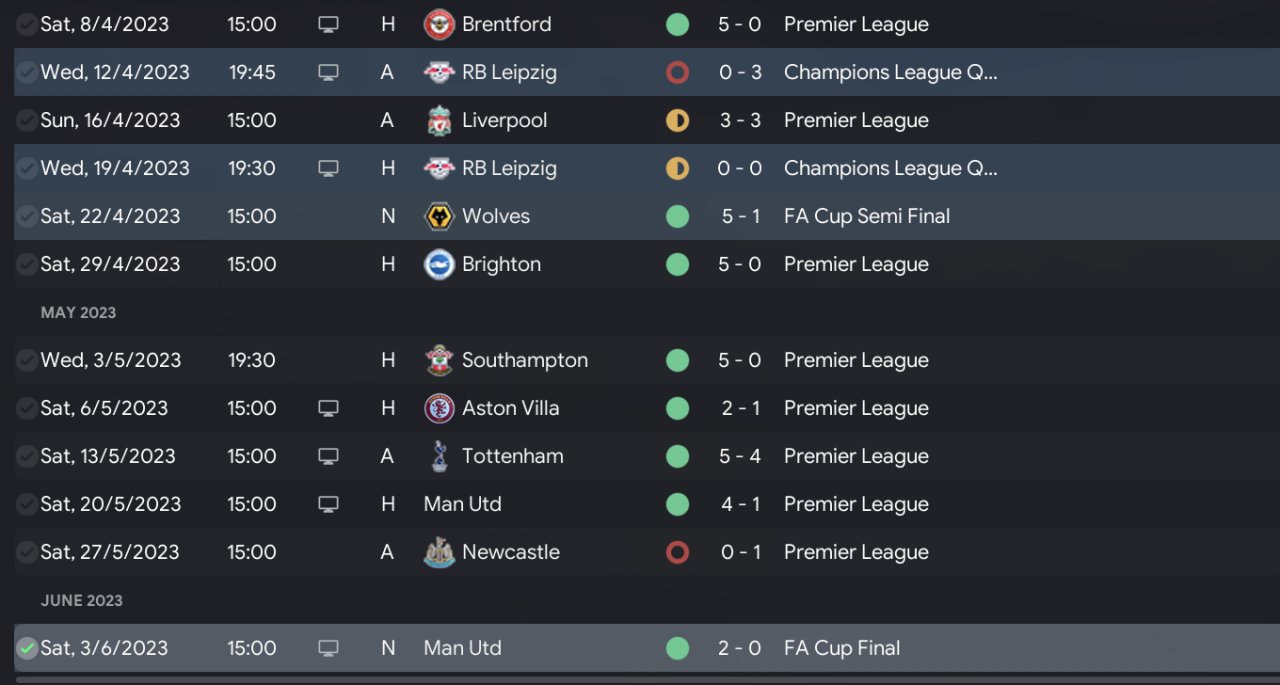Select the Wolves club badge

click(439, 216)
